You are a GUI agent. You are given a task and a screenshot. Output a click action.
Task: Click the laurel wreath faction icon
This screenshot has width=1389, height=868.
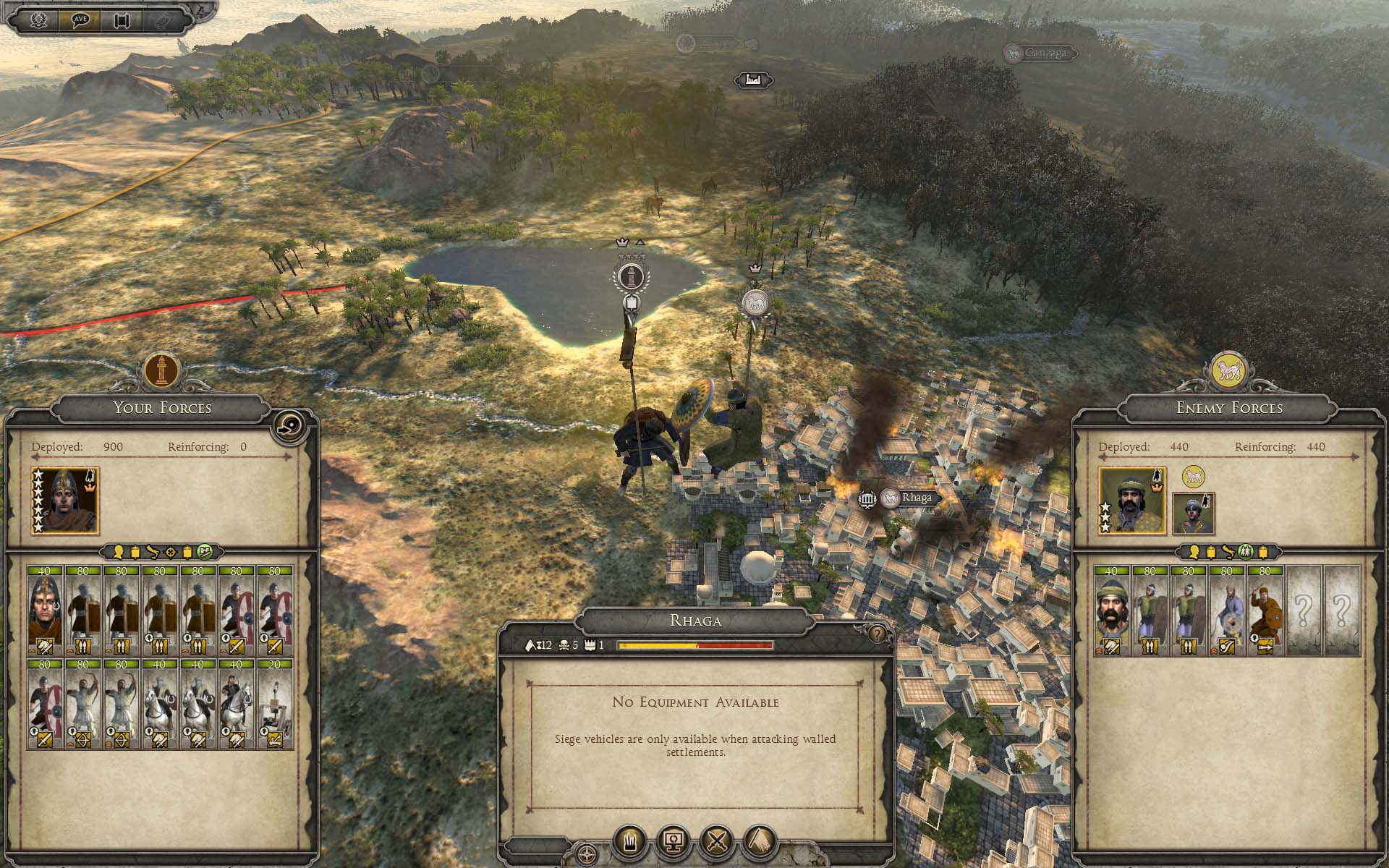pos(37,20)
